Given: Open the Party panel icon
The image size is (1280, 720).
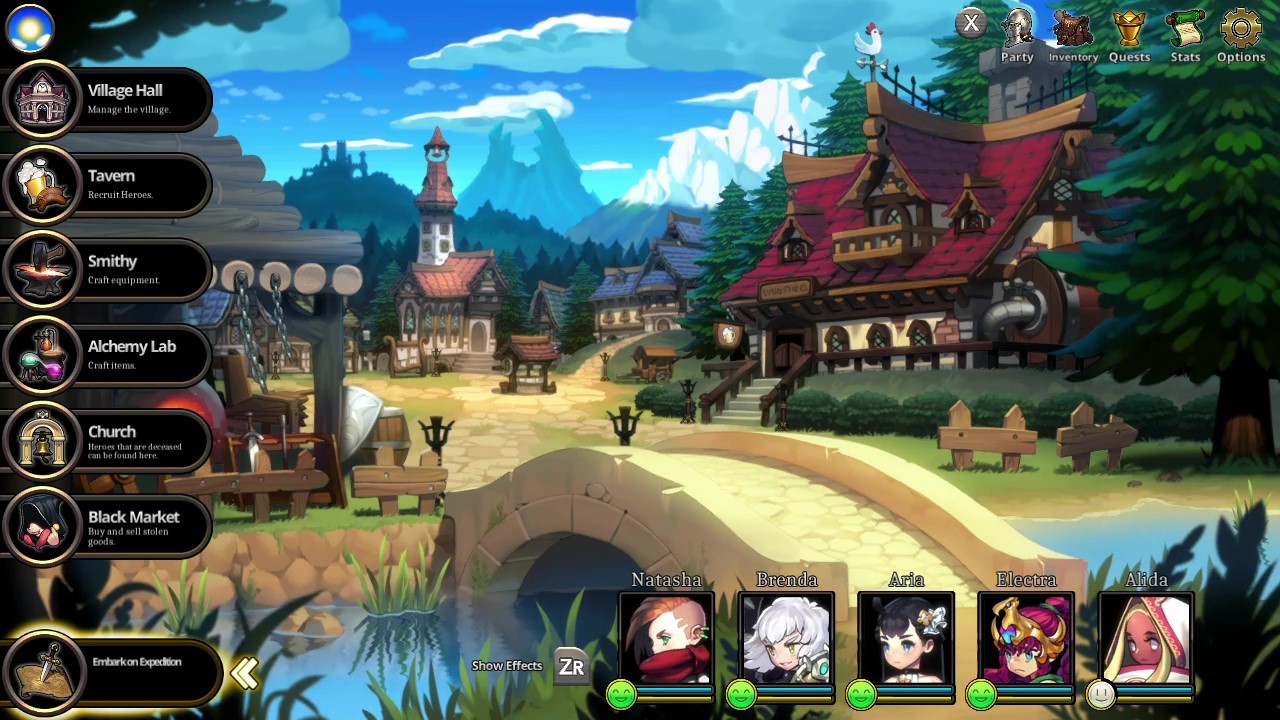Looking at the screenshot, I should click(1016, 27).
